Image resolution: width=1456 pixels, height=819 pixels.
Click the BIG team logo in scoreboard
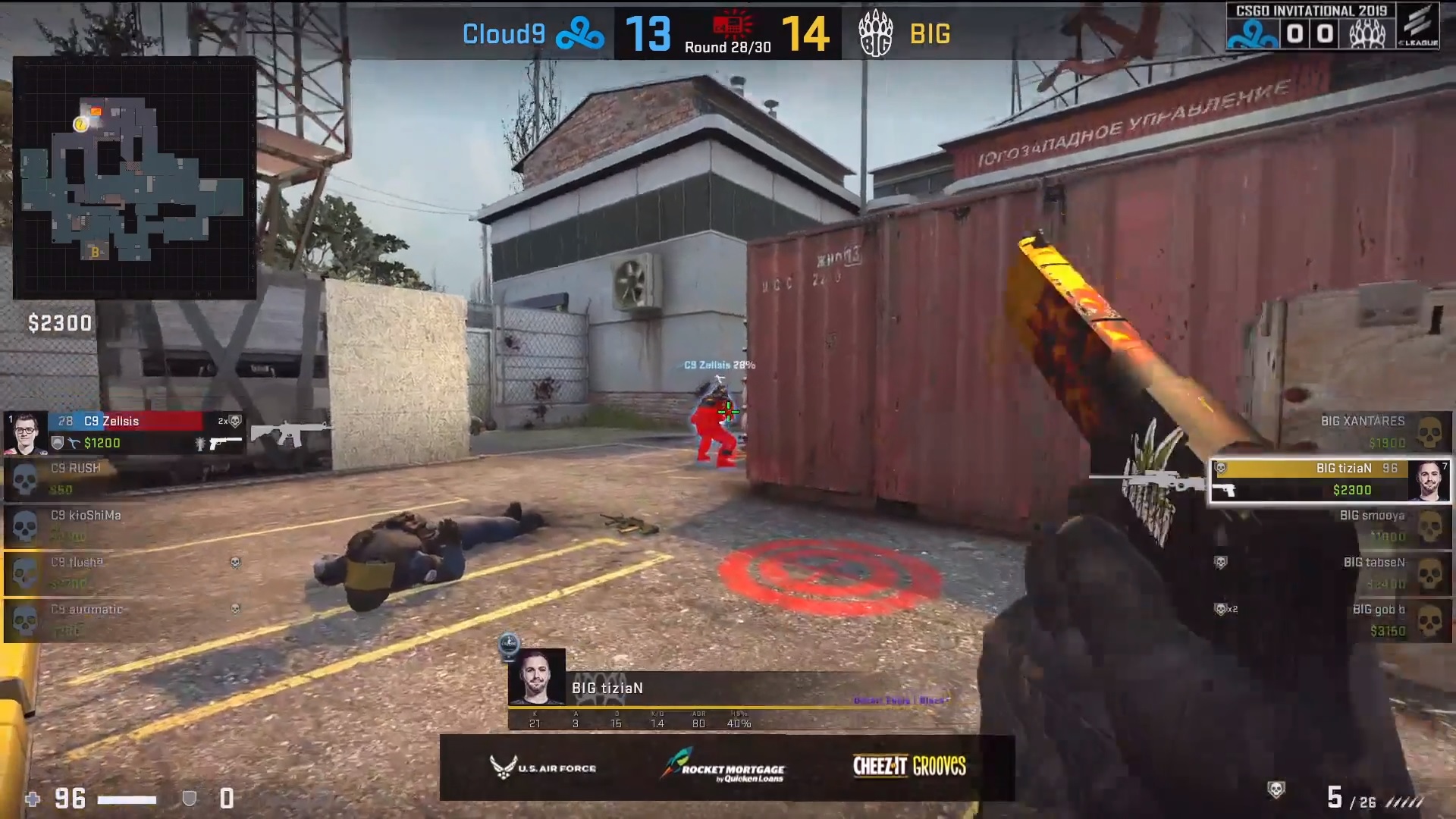pos(875,34)
